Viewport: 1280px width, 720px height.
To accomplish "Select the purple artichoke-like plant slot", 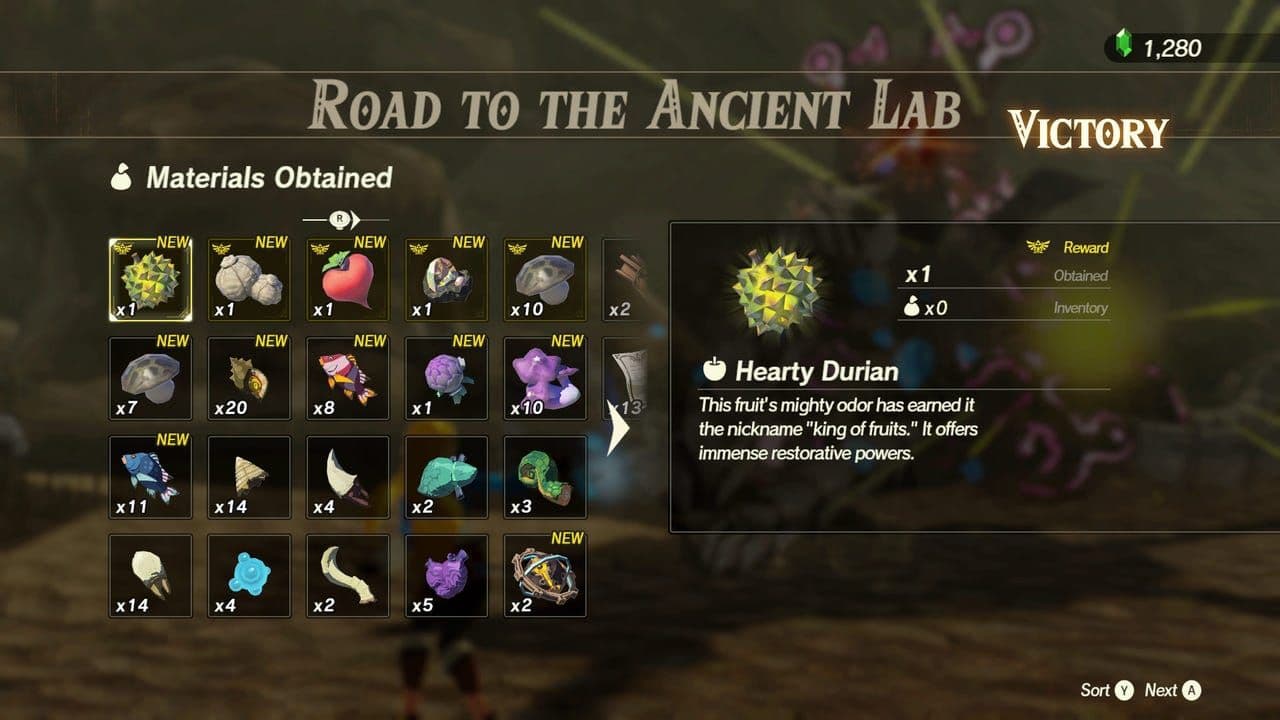I will tap(446, 378).
